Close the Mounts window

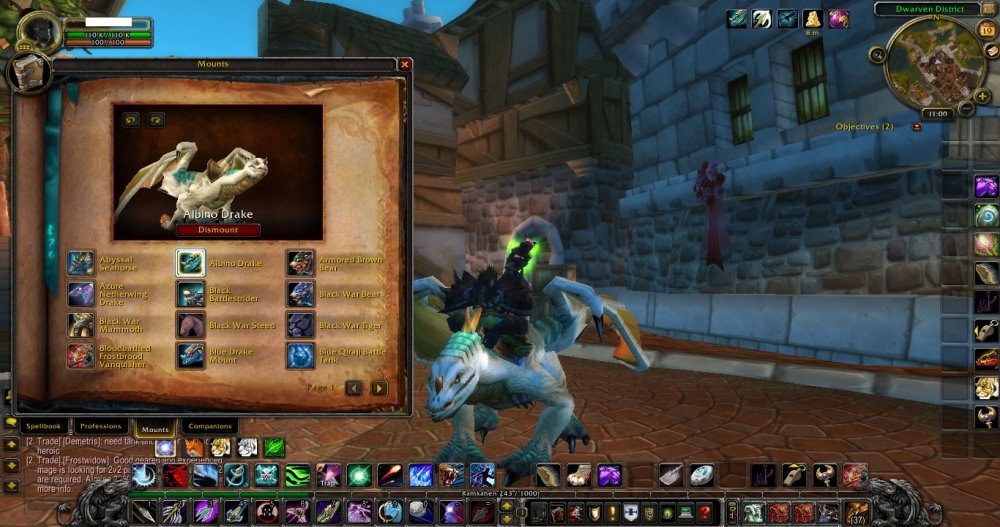tap(405, 64)
